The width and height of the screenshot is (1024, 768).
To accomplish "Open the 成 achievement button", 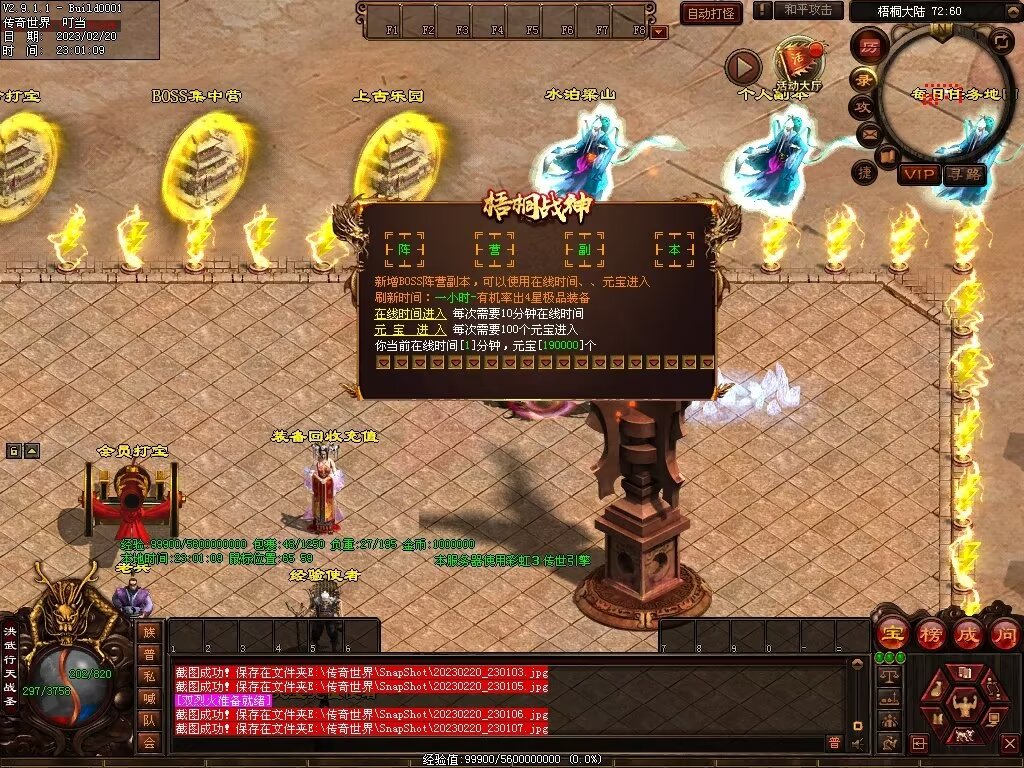I will [x=967, y=634].
